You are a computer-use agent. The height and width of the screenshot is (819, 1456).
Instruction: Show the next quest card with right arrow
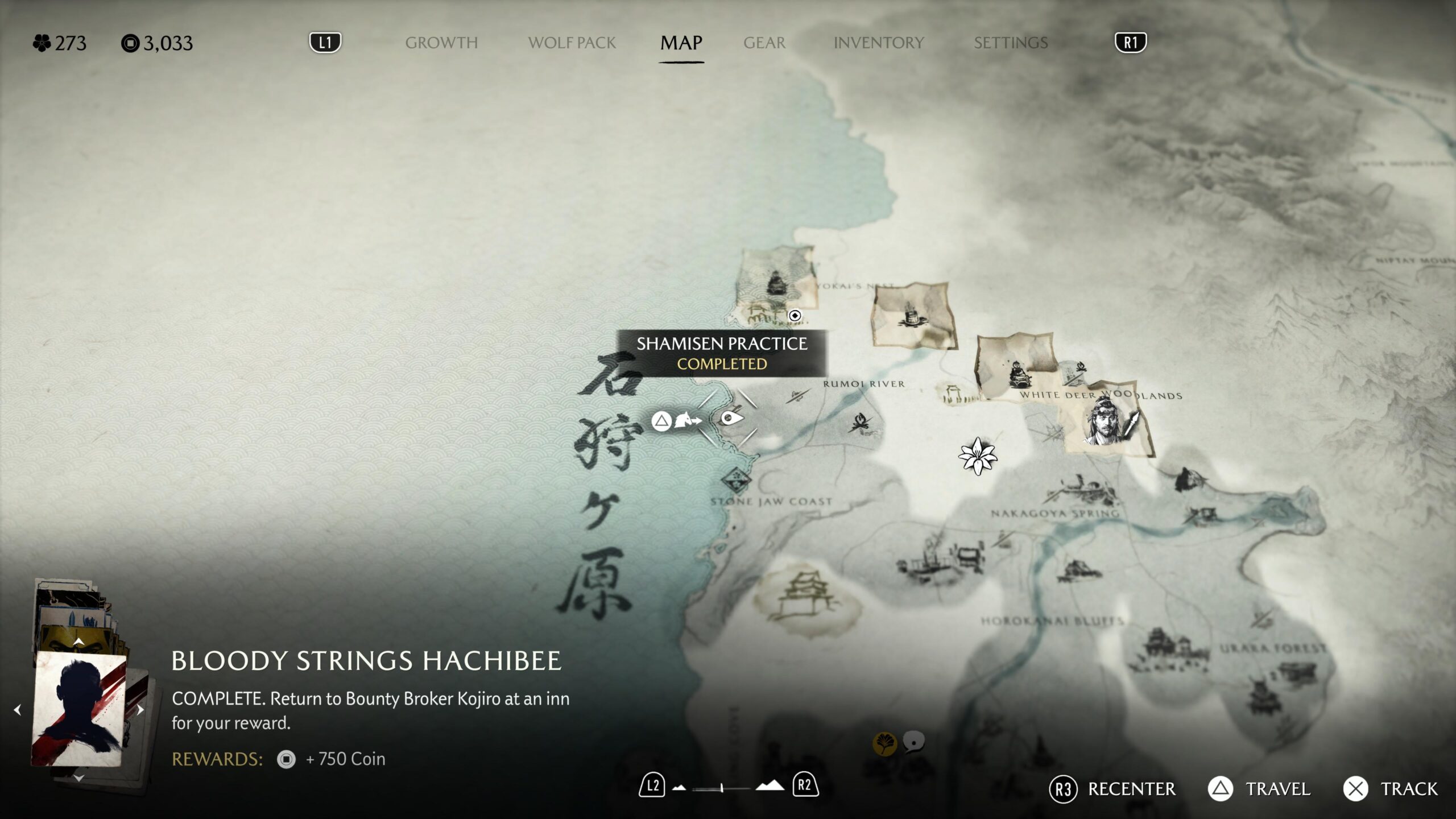(x=140, y=710)
